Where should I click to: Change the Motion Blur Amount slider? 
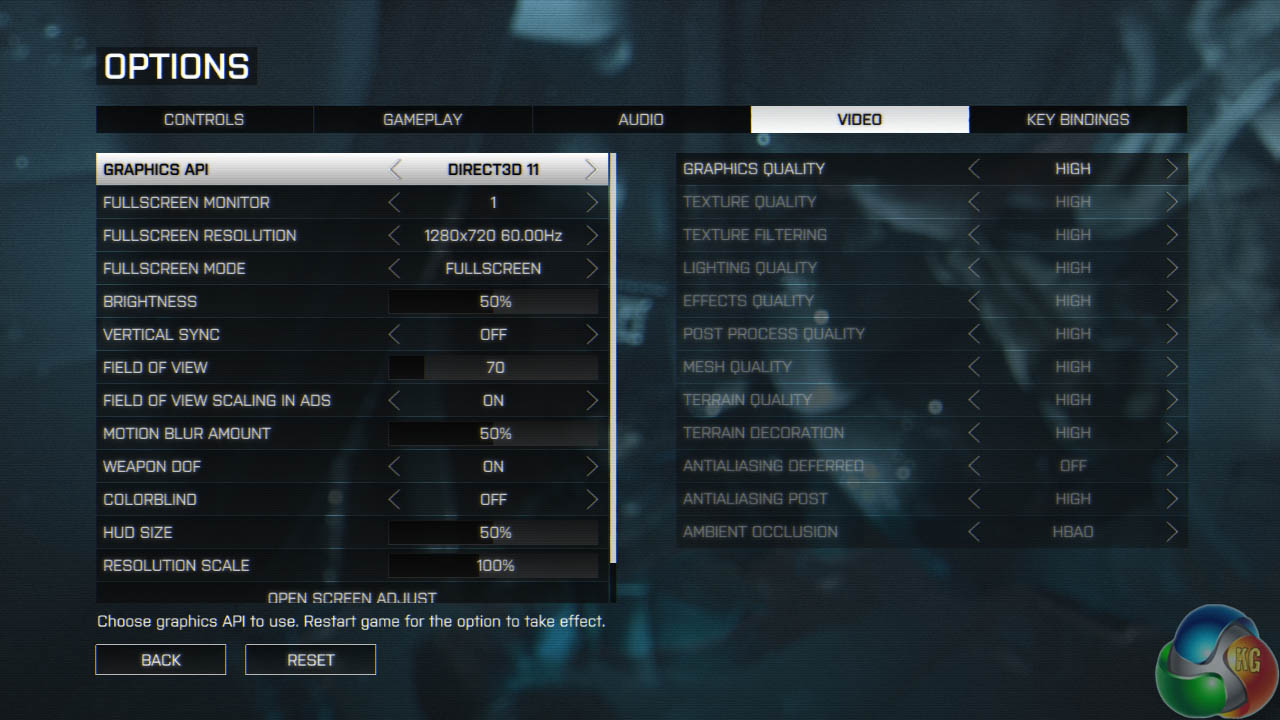click(x=494, y=434)
